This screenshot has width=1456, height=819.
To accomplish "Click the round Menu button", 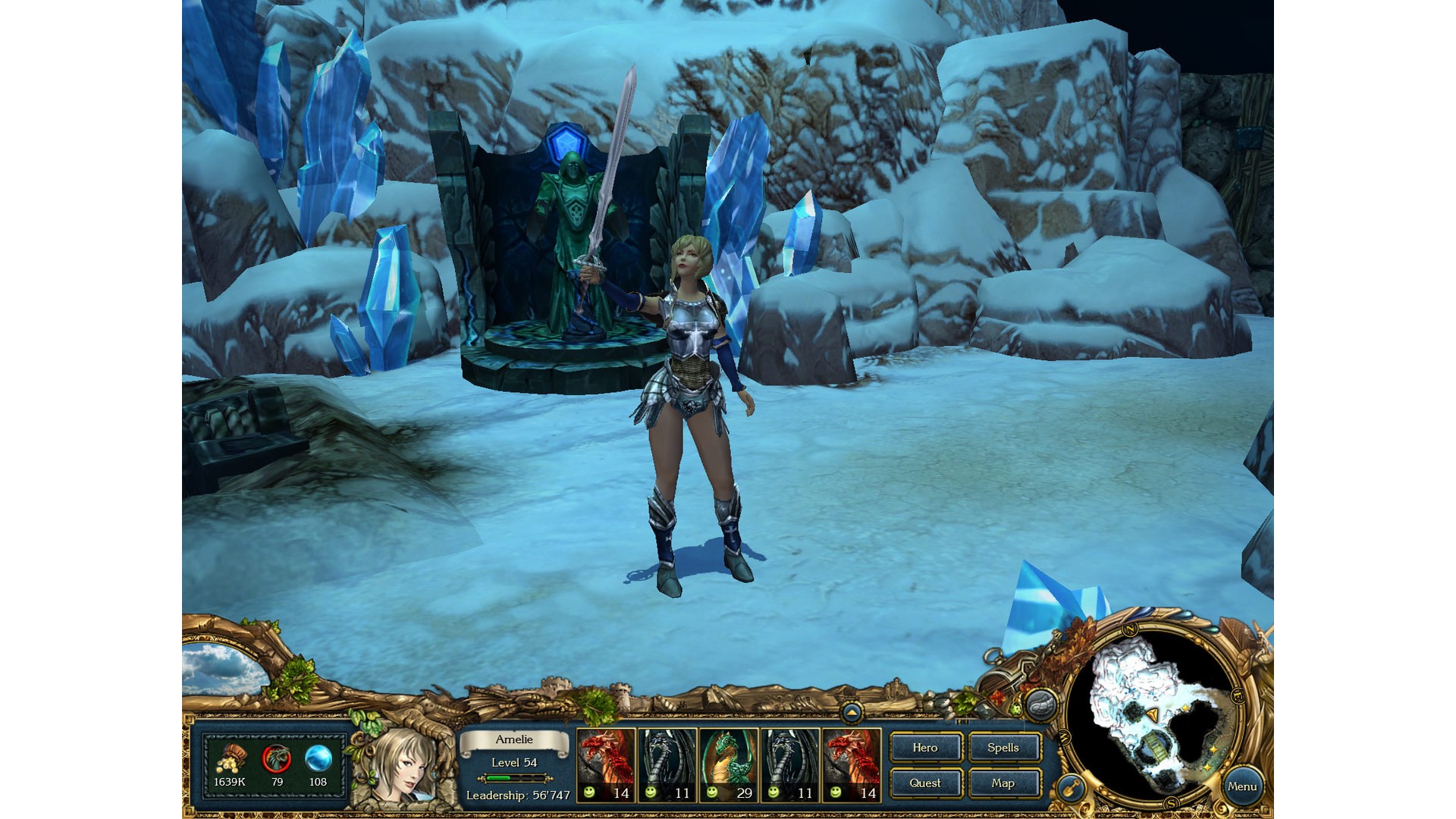I will [1241, 786].
